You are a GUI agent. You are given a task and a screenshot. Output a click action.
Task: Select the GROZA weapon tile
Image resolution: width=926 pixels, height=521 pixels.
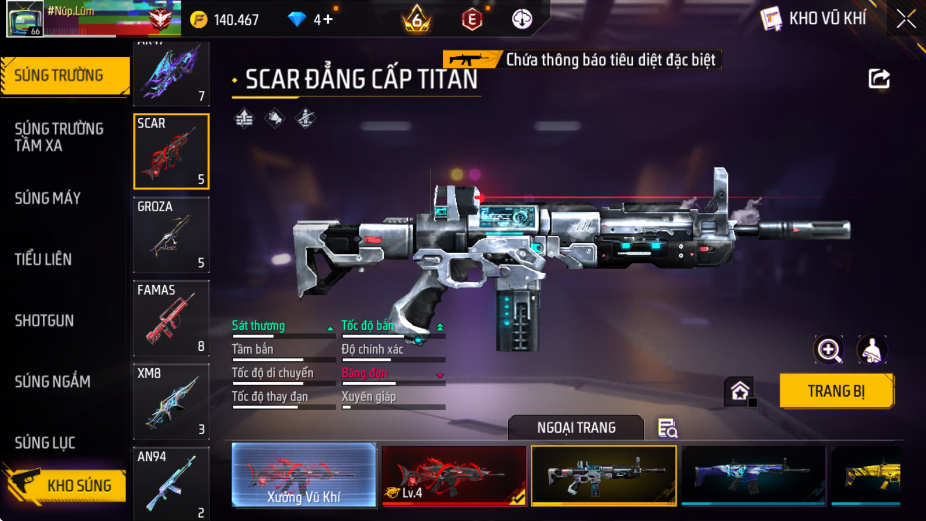pos(171,235)
